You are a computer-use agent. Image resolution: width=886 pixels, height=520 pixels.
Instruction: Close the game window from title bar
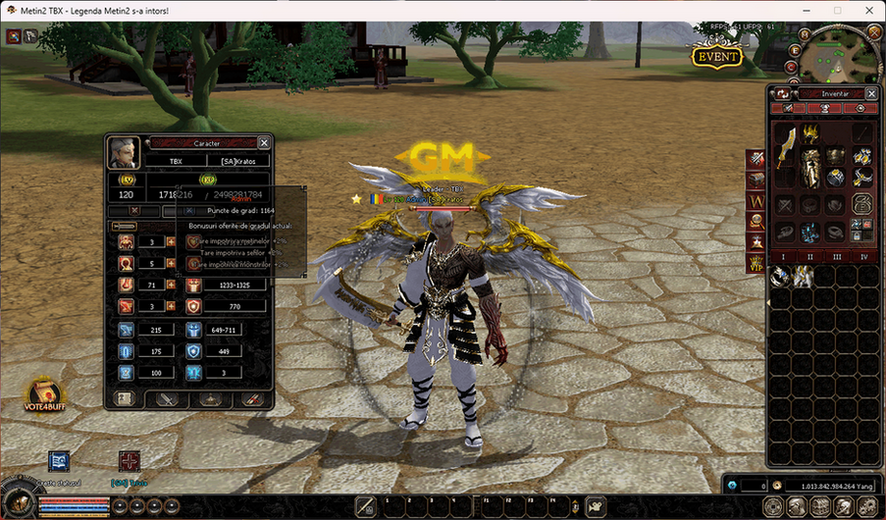point(866,10)
